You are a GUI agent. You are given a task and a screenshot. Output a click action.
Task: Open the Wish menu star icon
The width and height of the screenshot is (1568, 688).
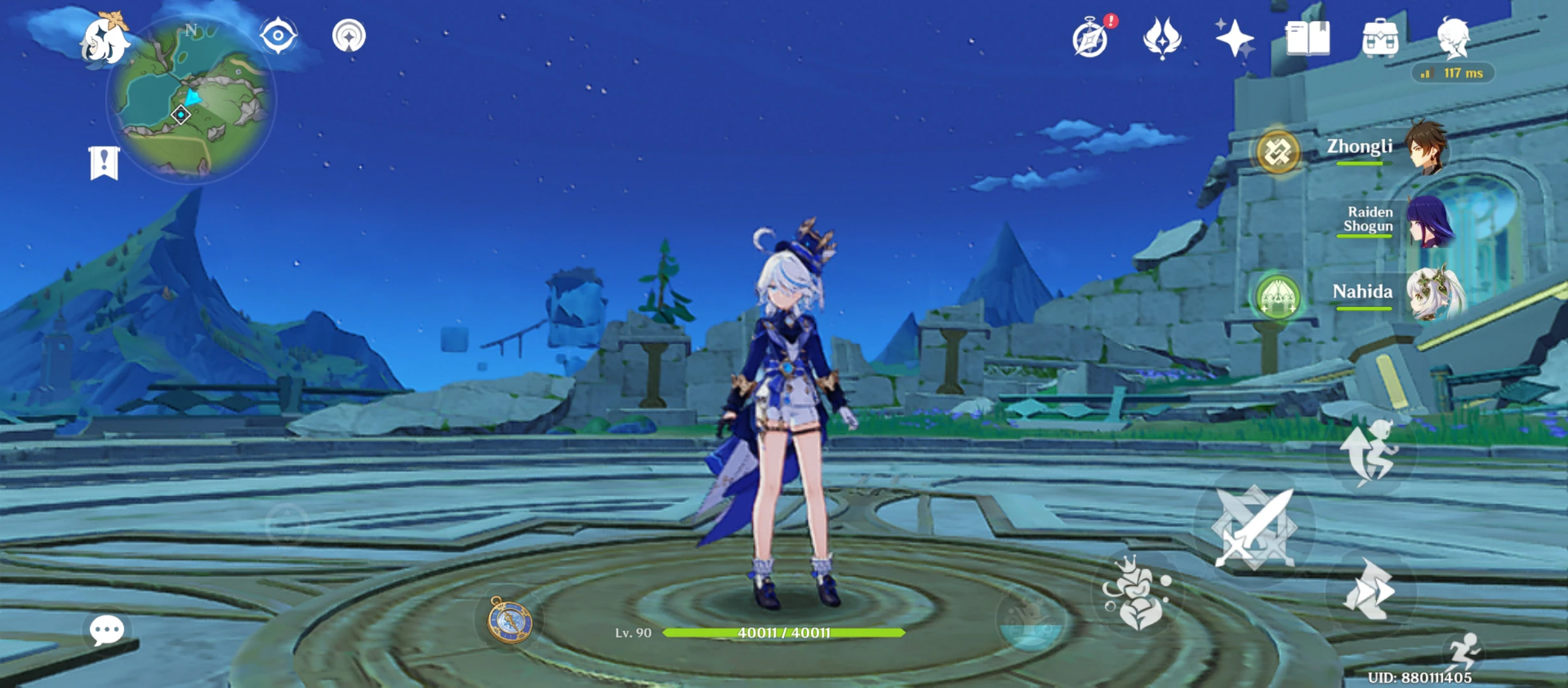pyautogui.click(x=1235, y=39)
